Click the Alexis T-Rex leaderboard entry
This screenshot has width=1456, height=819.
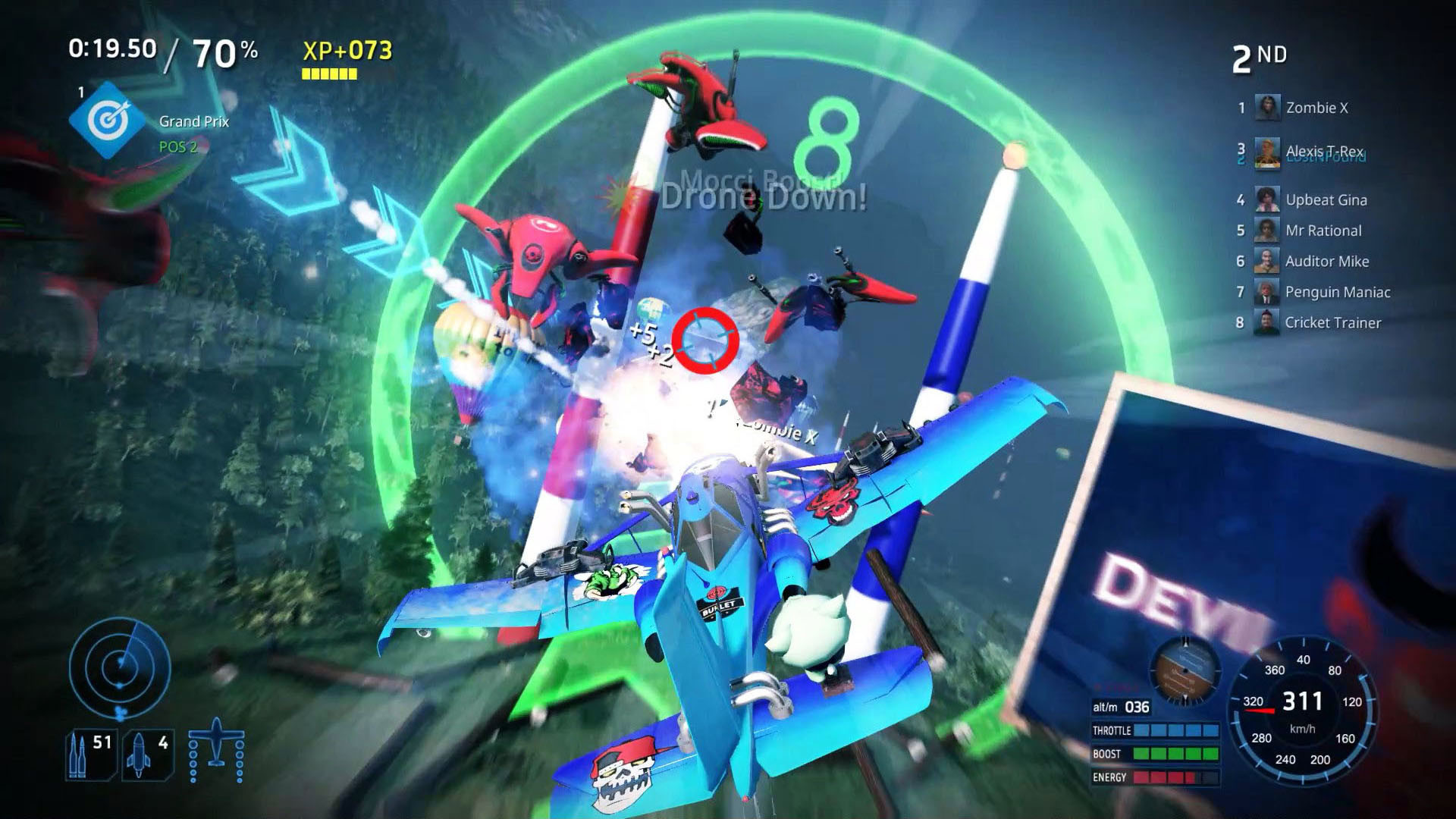tap(1324, 150)
